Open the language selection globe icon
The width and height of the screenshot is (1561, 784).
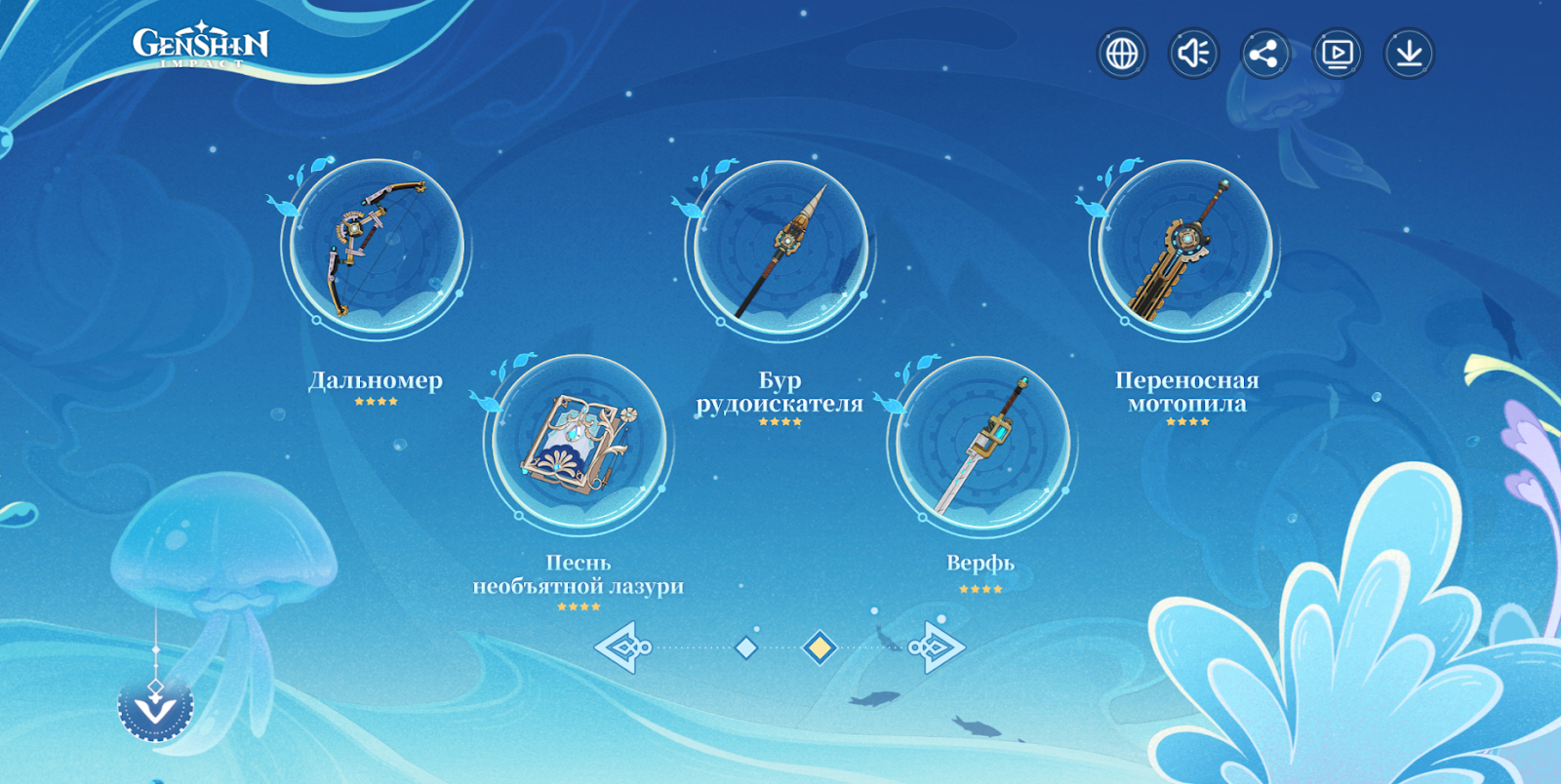click(1122, 54)
